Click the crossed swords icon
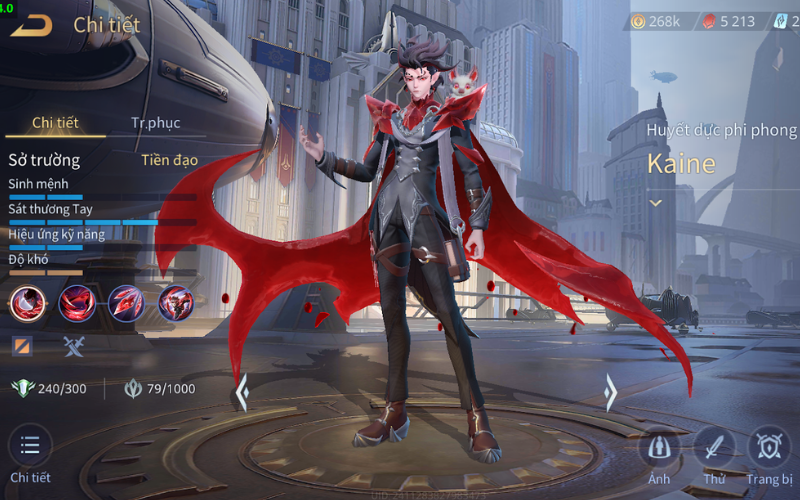 pyautogui.click(x=75, y=346)
